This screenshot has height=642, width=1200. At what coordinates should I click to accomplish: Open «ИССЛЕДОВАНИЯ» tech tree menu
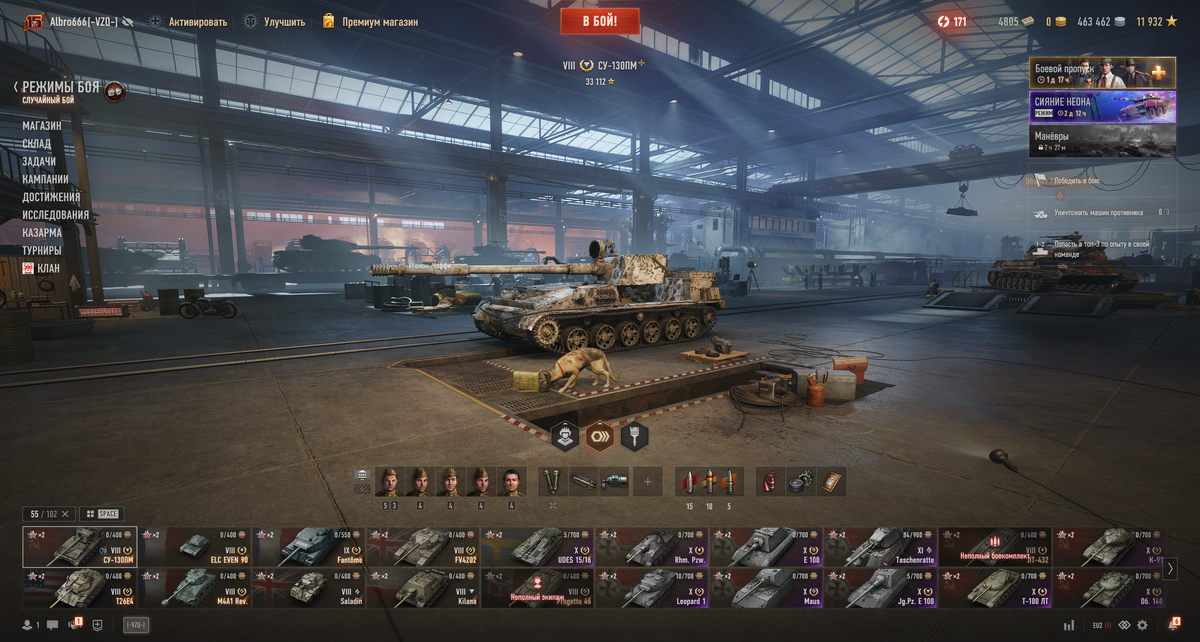[56, 215]
